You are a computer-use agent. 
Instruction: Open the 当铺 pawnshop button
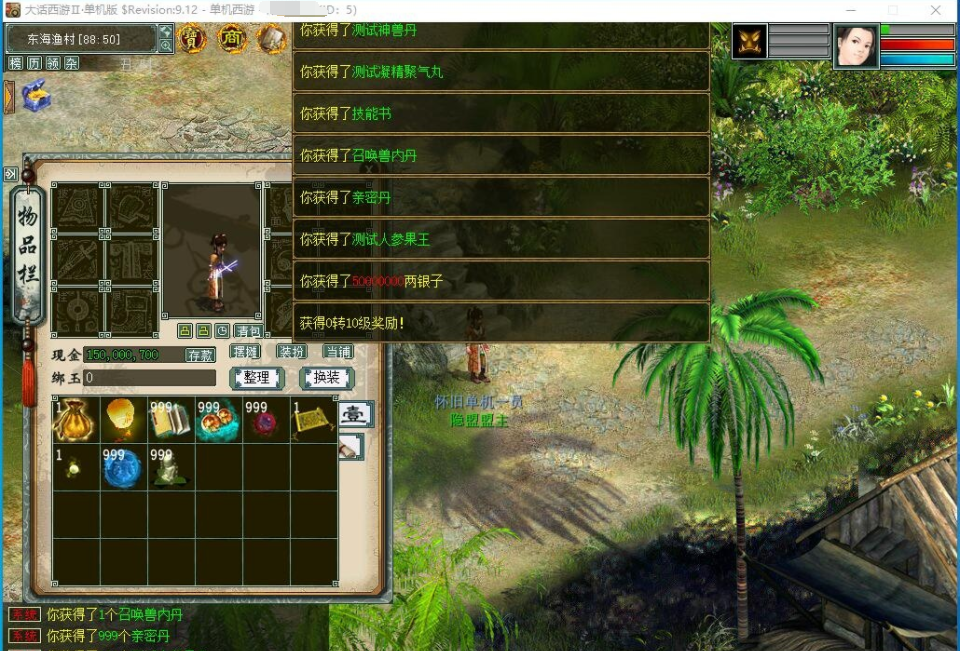pos(338,352)
